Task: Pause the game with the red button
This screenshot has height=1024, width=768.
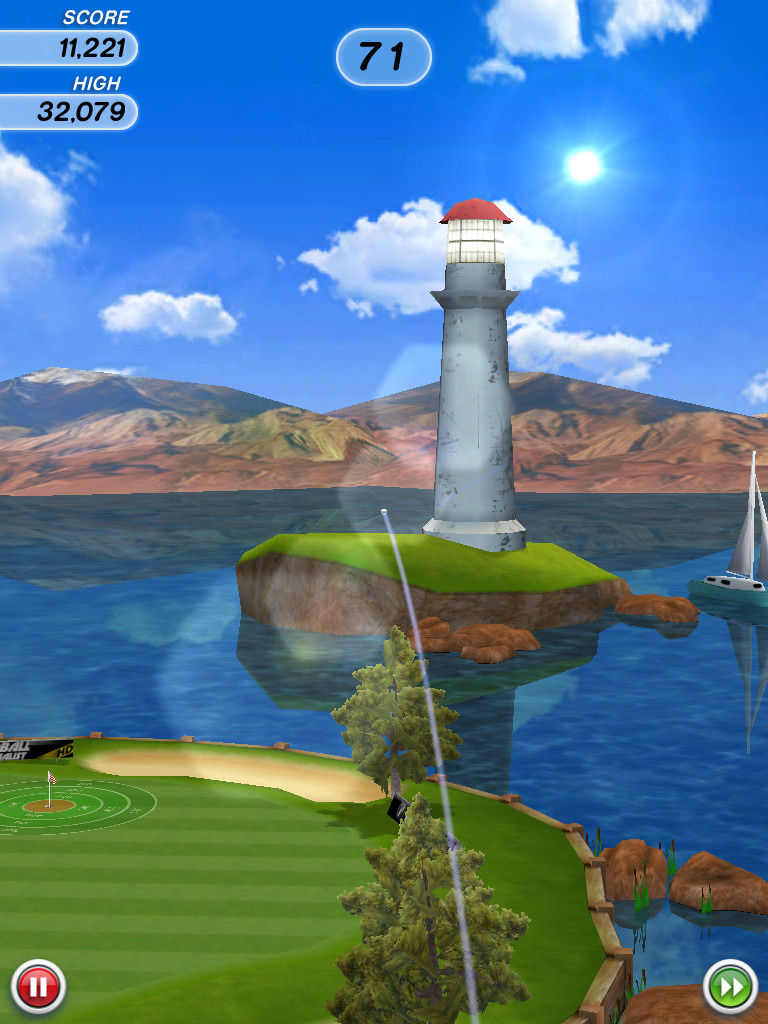Action: click(x=38, y=987)
